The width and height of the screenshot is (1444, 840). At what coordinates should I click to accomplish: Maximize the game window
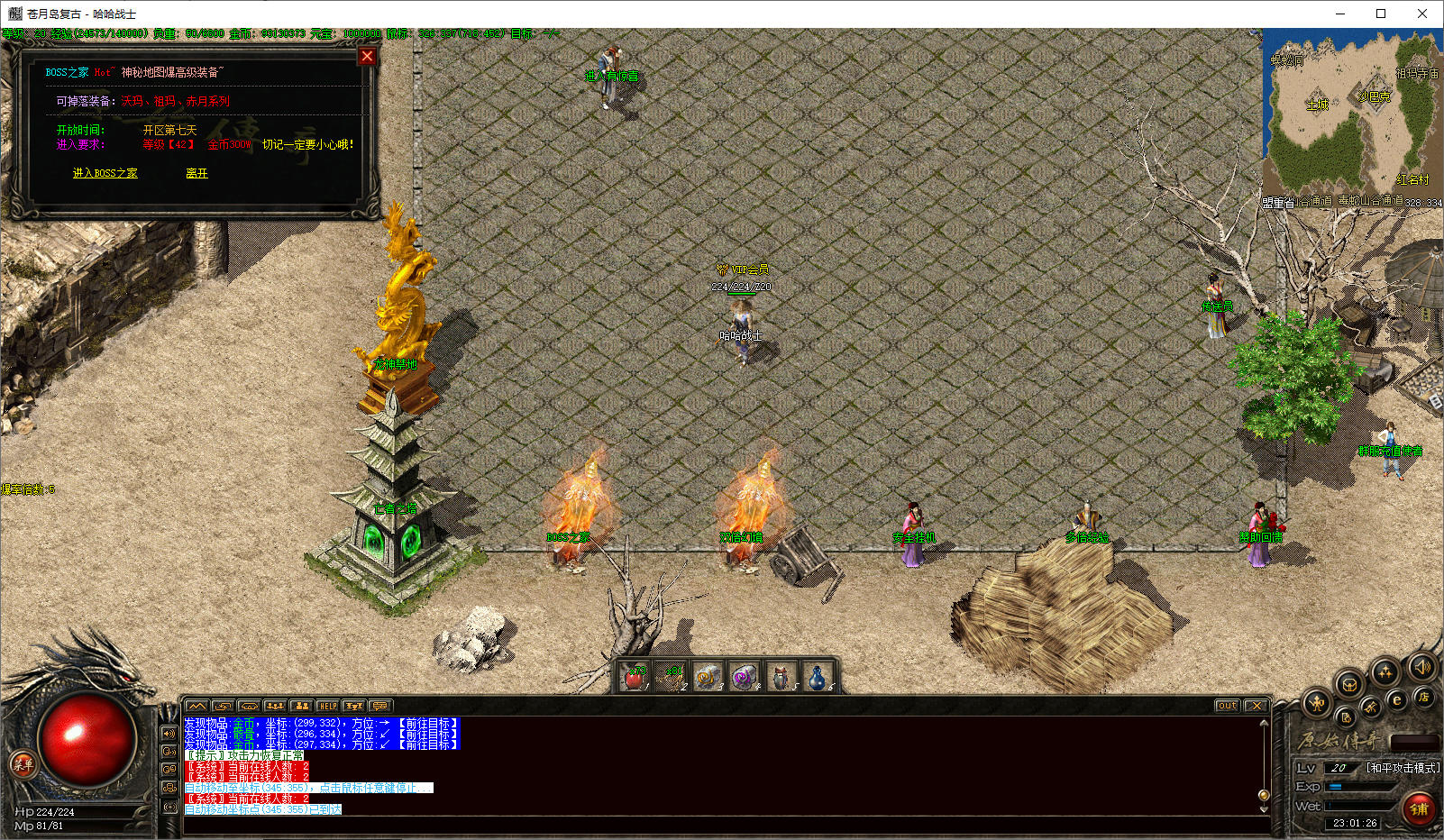1380,14
